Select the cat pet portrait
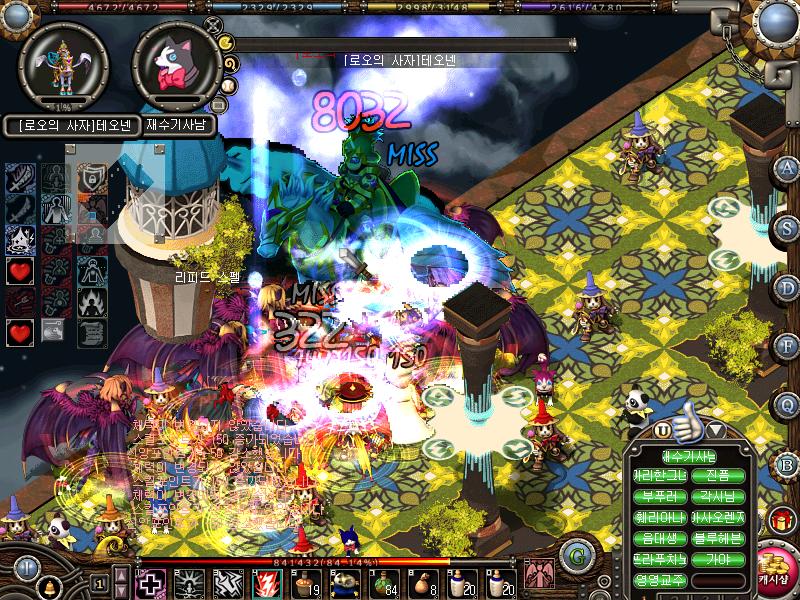 coord(177,65)
